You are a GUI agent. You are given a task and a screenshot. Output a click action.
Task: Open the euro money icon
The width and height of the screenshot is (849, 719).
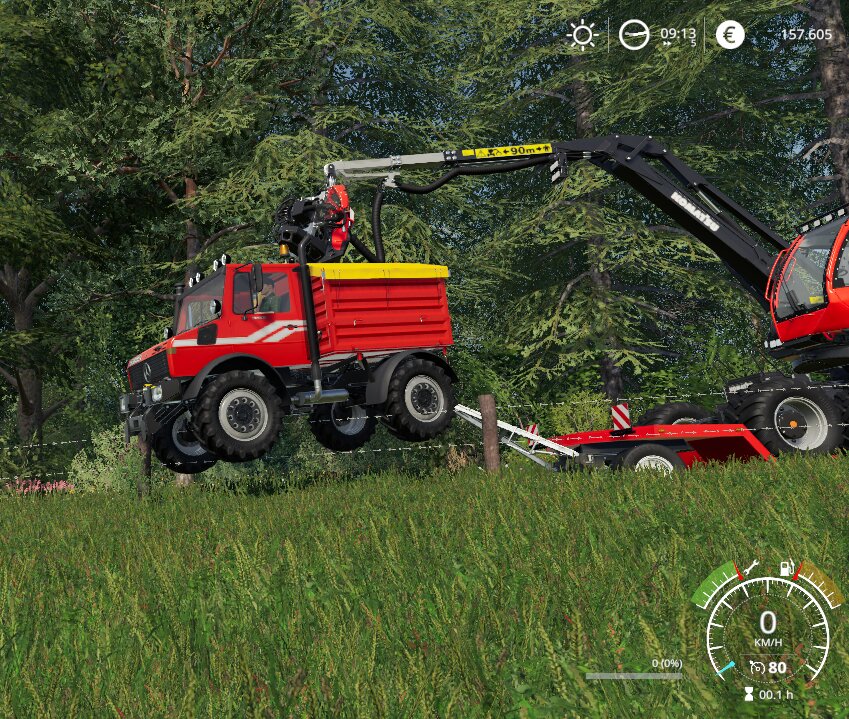730,35
